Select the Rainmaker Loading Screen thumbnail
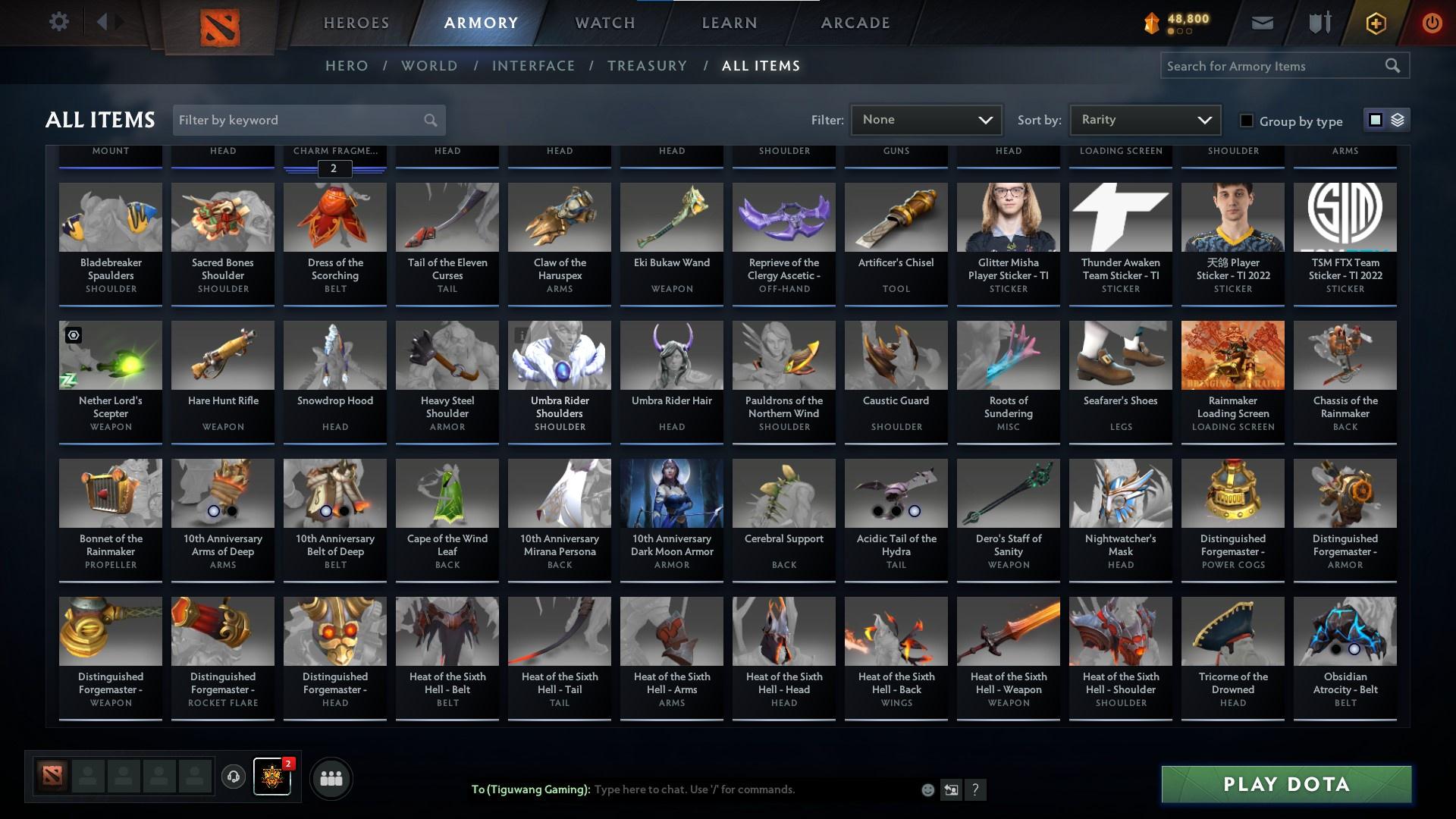1456x819 pixels. 1232,354
